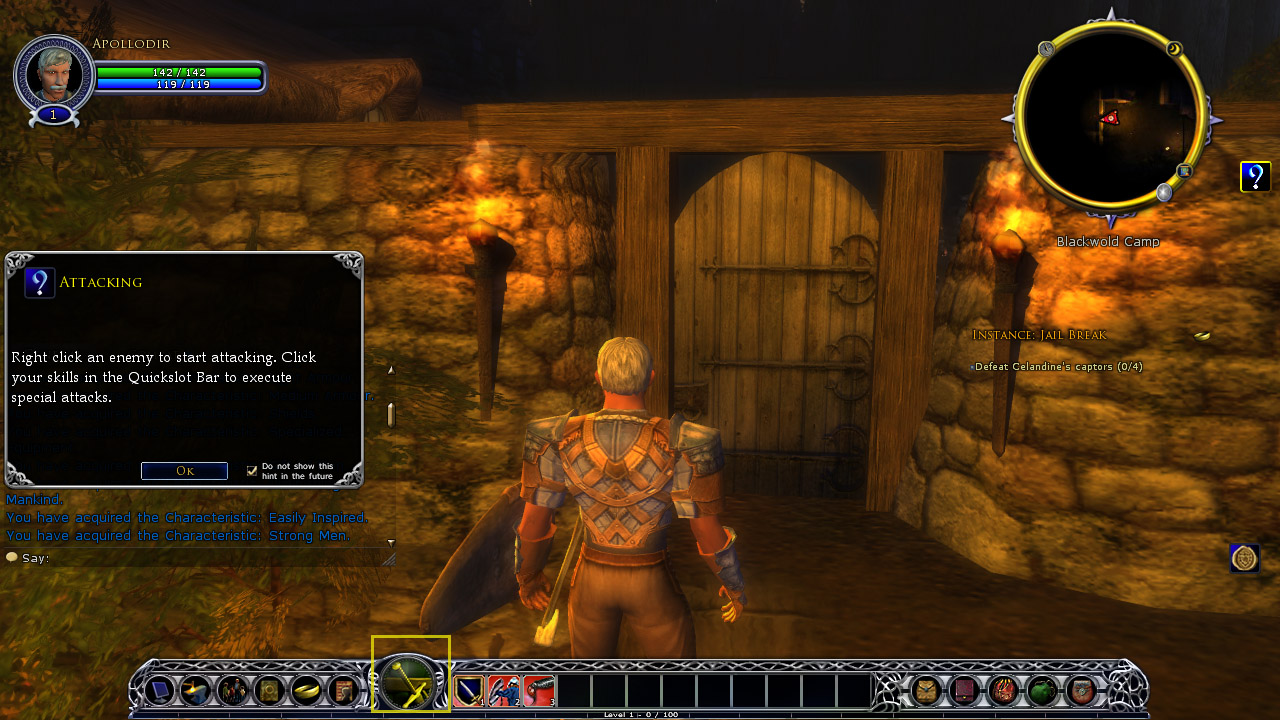
Task: Open the tan backpack bag
Action: [927, 690]
